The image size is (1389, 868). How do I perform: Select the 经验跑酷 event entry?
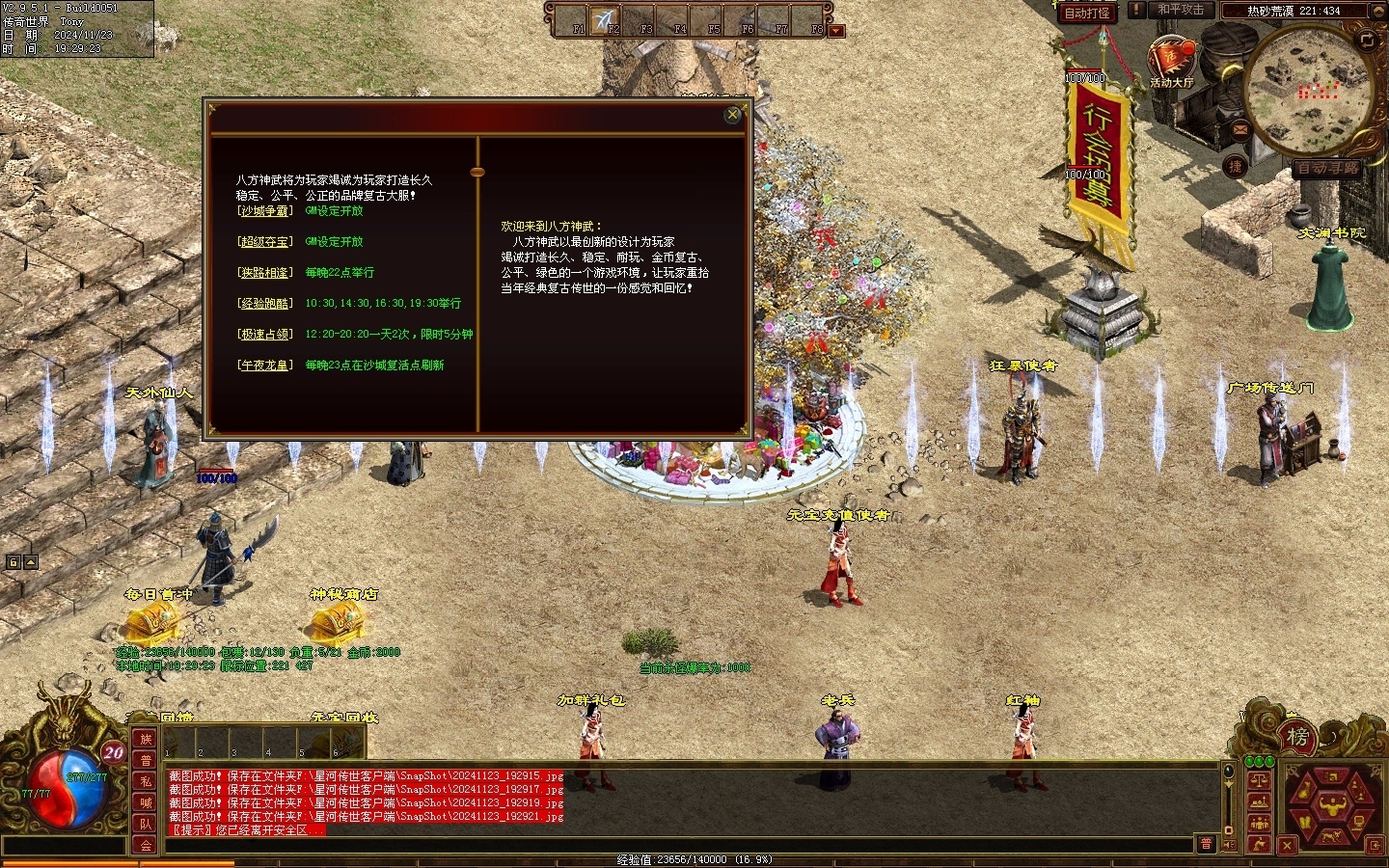264,304
